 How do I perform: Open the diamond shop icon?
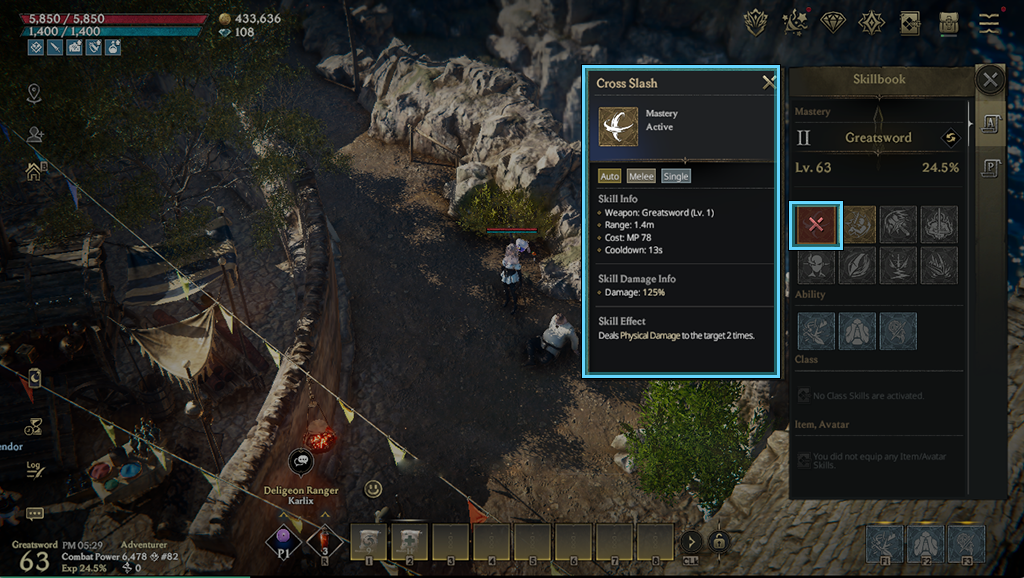[x=832, y=22]
